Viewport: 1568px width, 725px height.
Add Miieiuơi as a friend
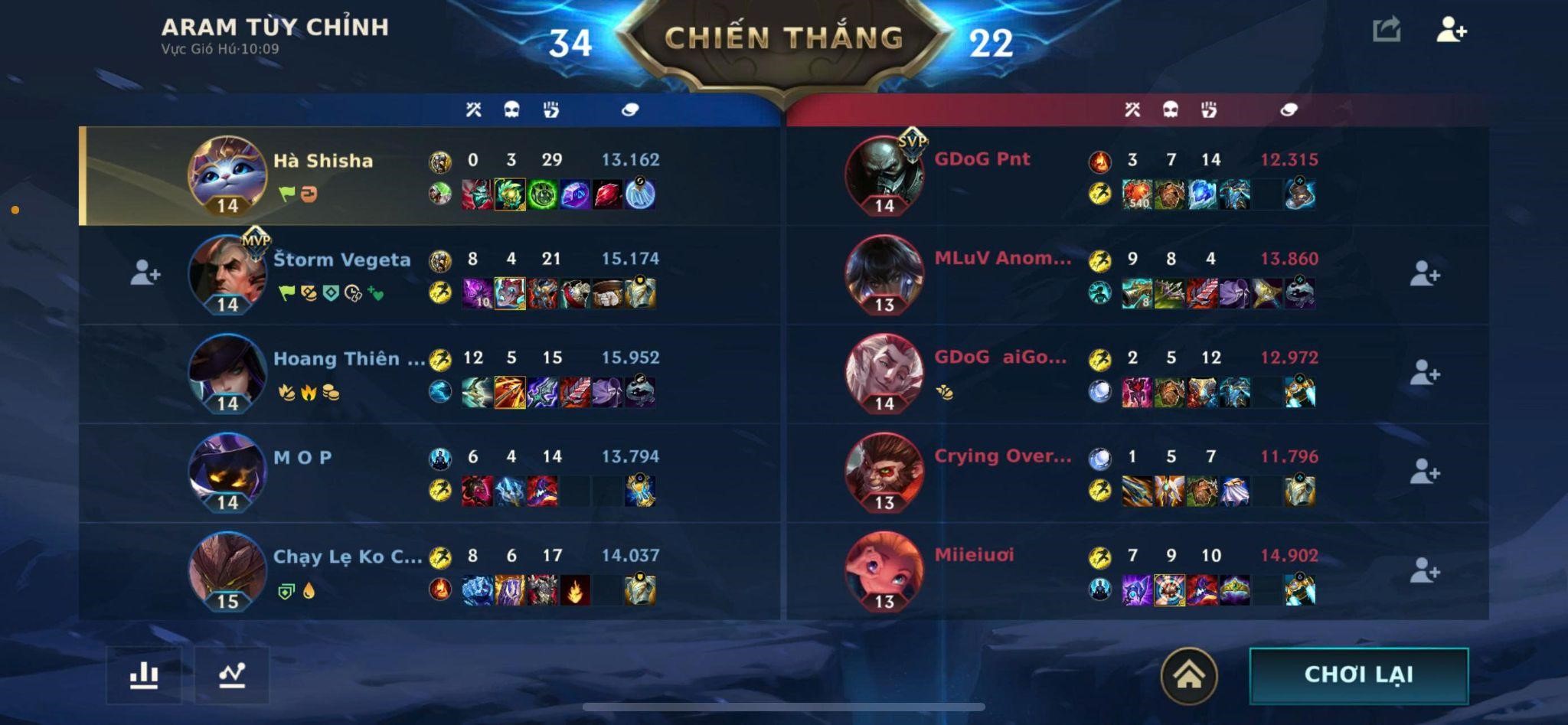pos(1424,570)
